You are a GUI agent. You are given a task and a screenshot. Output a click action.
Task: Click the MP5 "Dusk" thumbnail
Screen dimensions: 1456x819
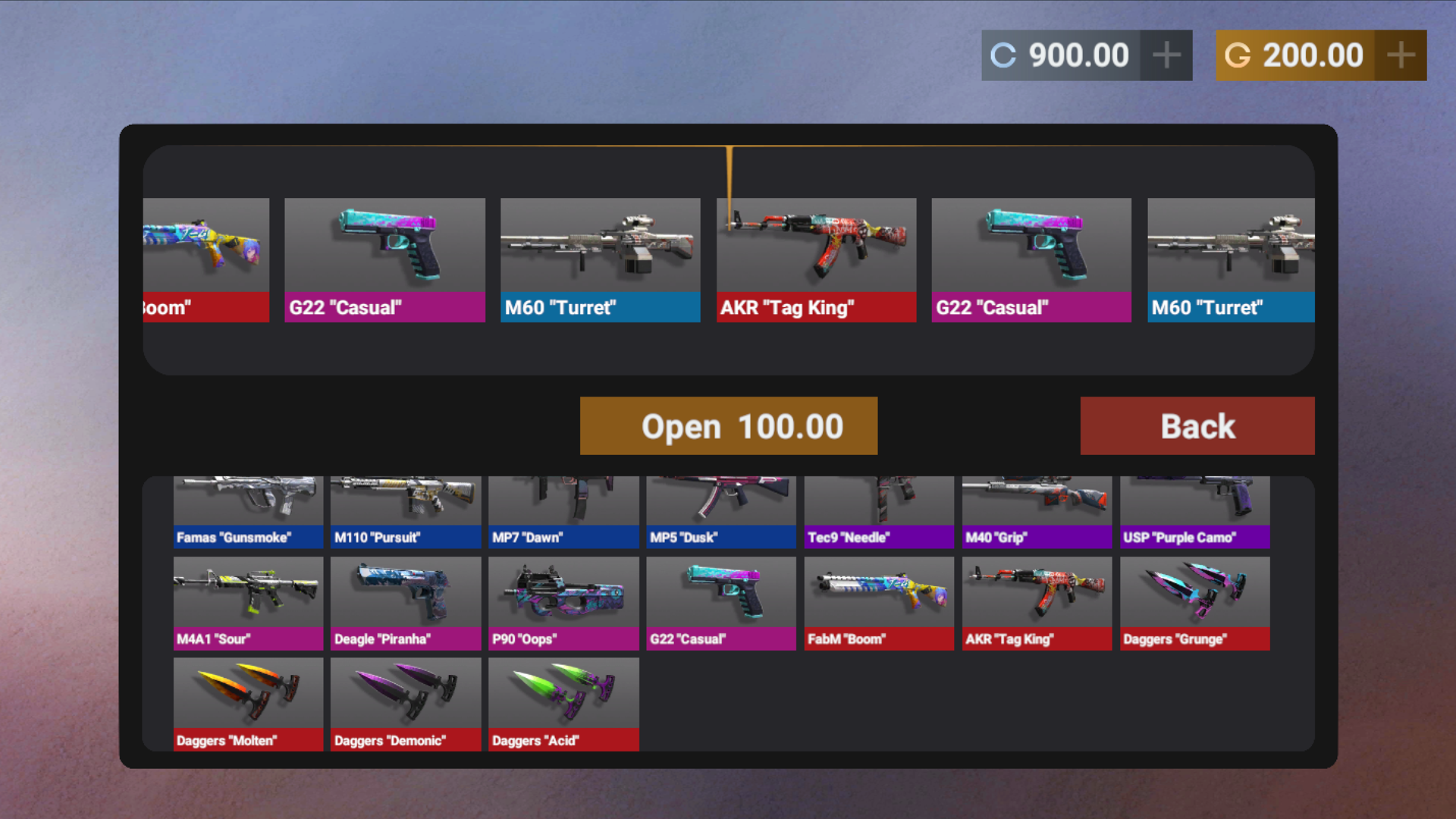pyautogui.click(x=720, y=508)
